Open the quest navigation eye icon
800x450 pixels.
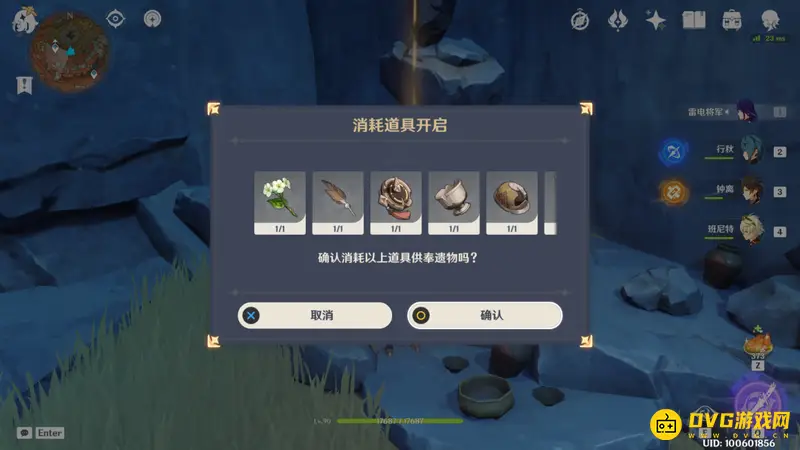tap(116, 18)
